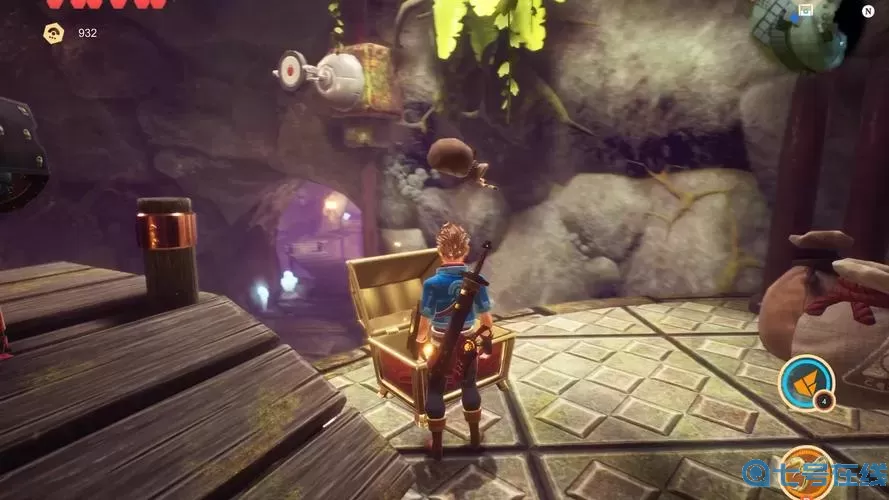
Task: Click the coin currency icon
Action: pyautogui.click(x=54, y=33)
